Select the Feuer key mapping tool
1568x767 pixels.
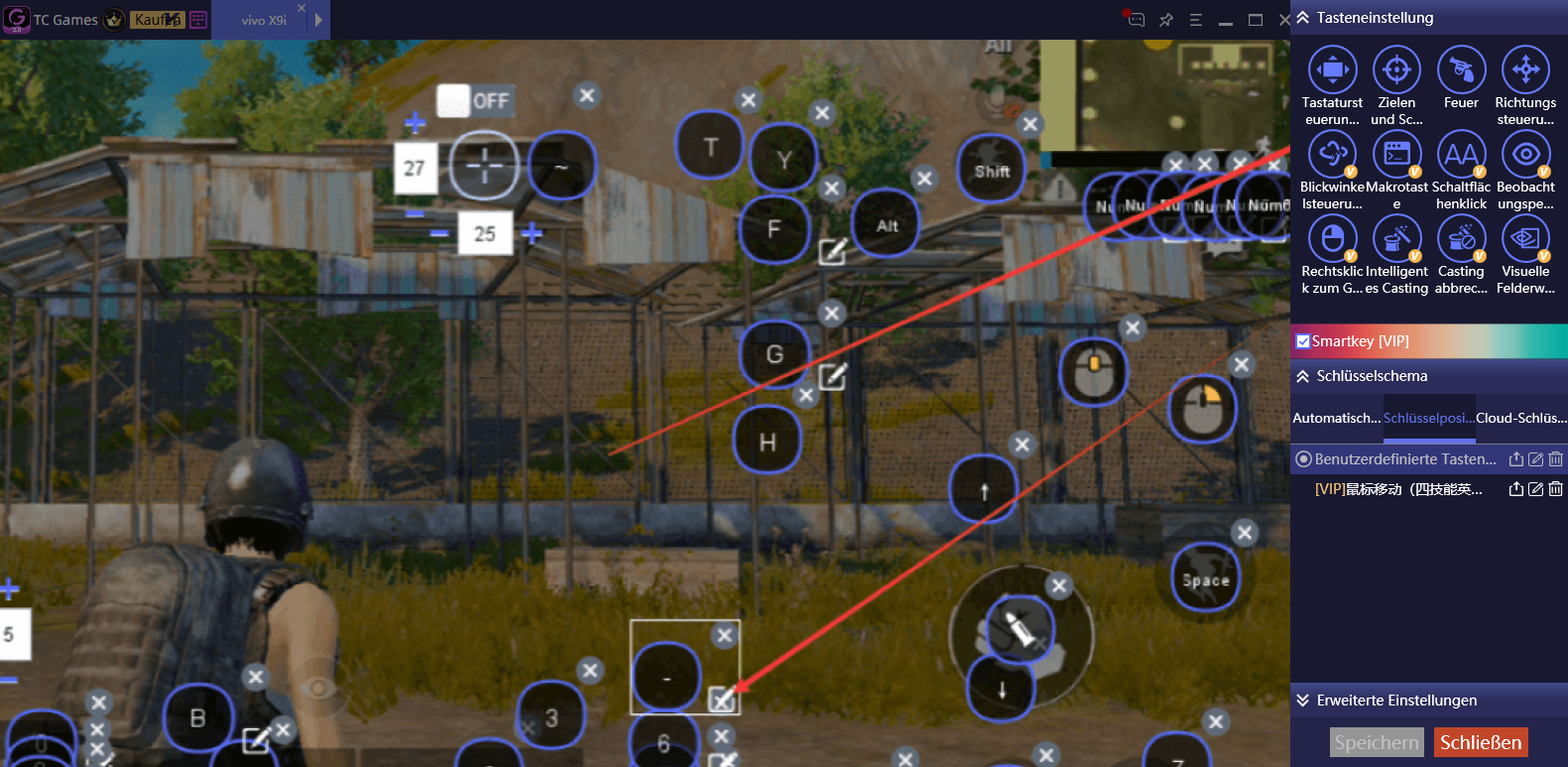coord(1461,71)
